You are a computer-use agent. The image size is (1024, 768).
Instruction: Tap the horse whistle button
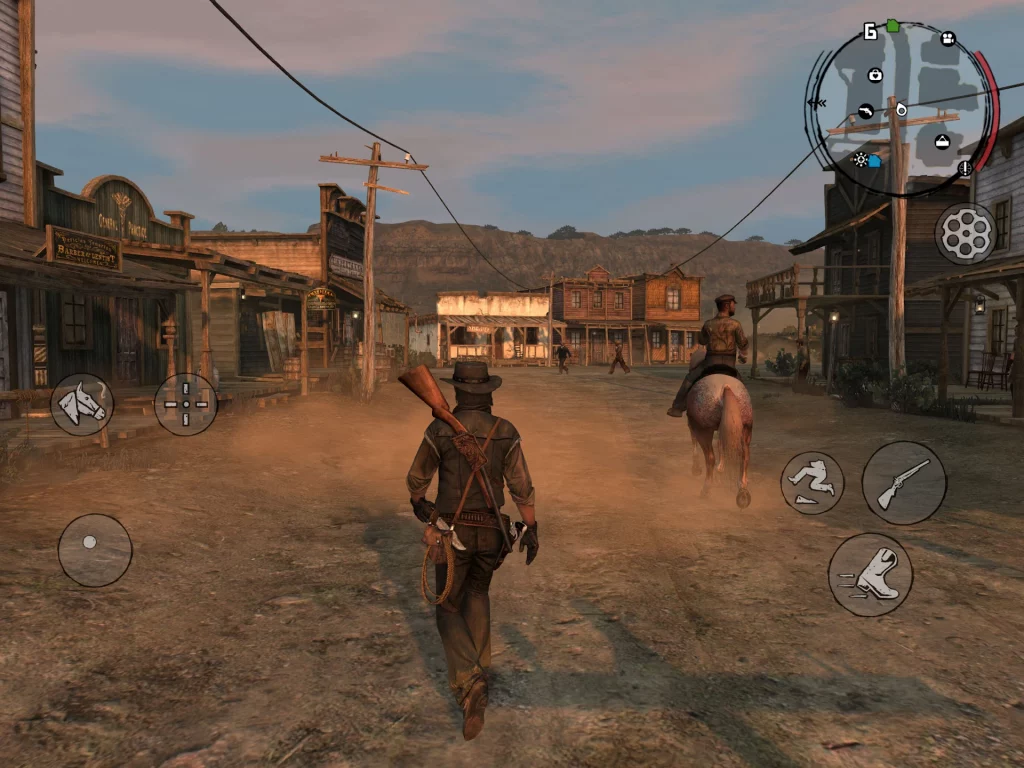[x=82, y=404]
